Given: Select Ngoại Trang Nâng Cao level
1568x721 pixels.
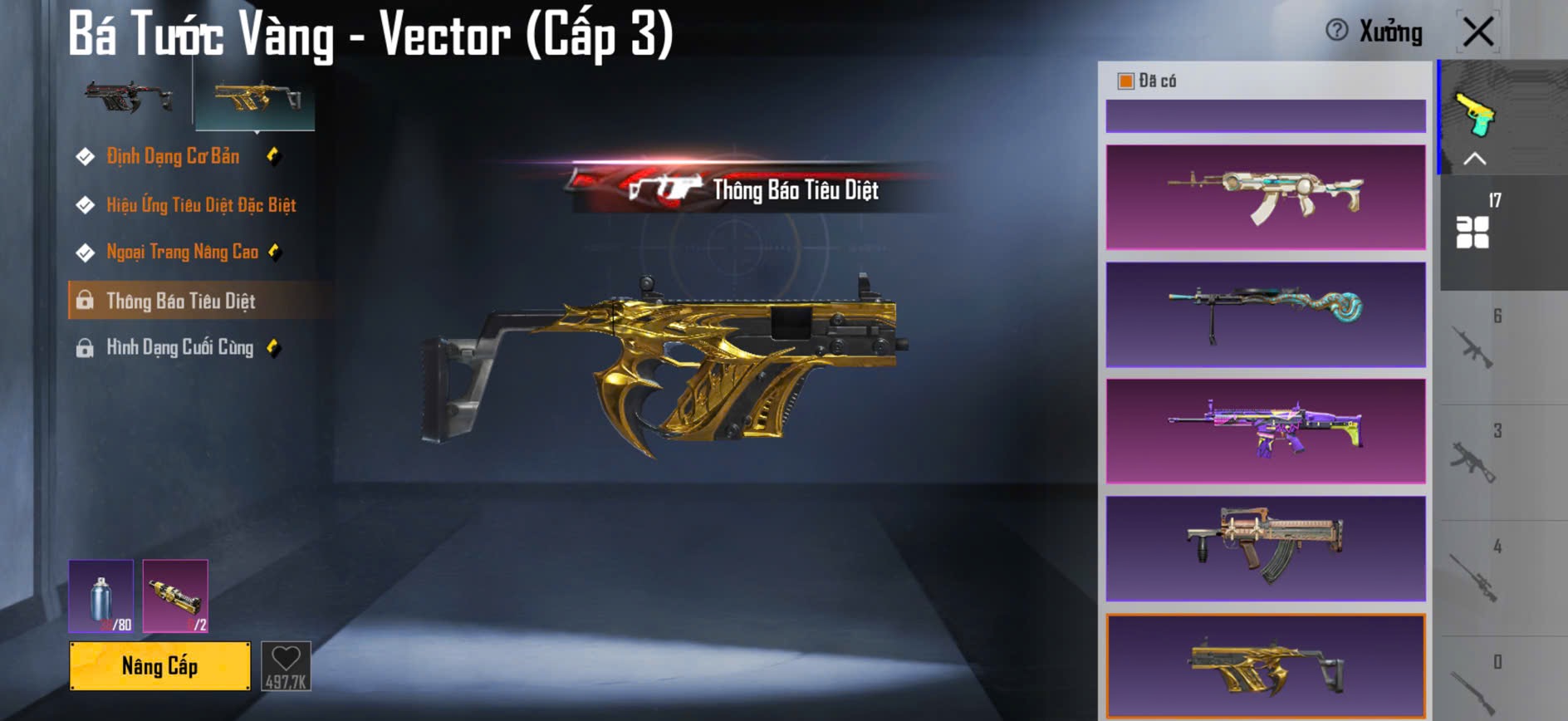Looking at the screenshot, I should click(182, 252).
